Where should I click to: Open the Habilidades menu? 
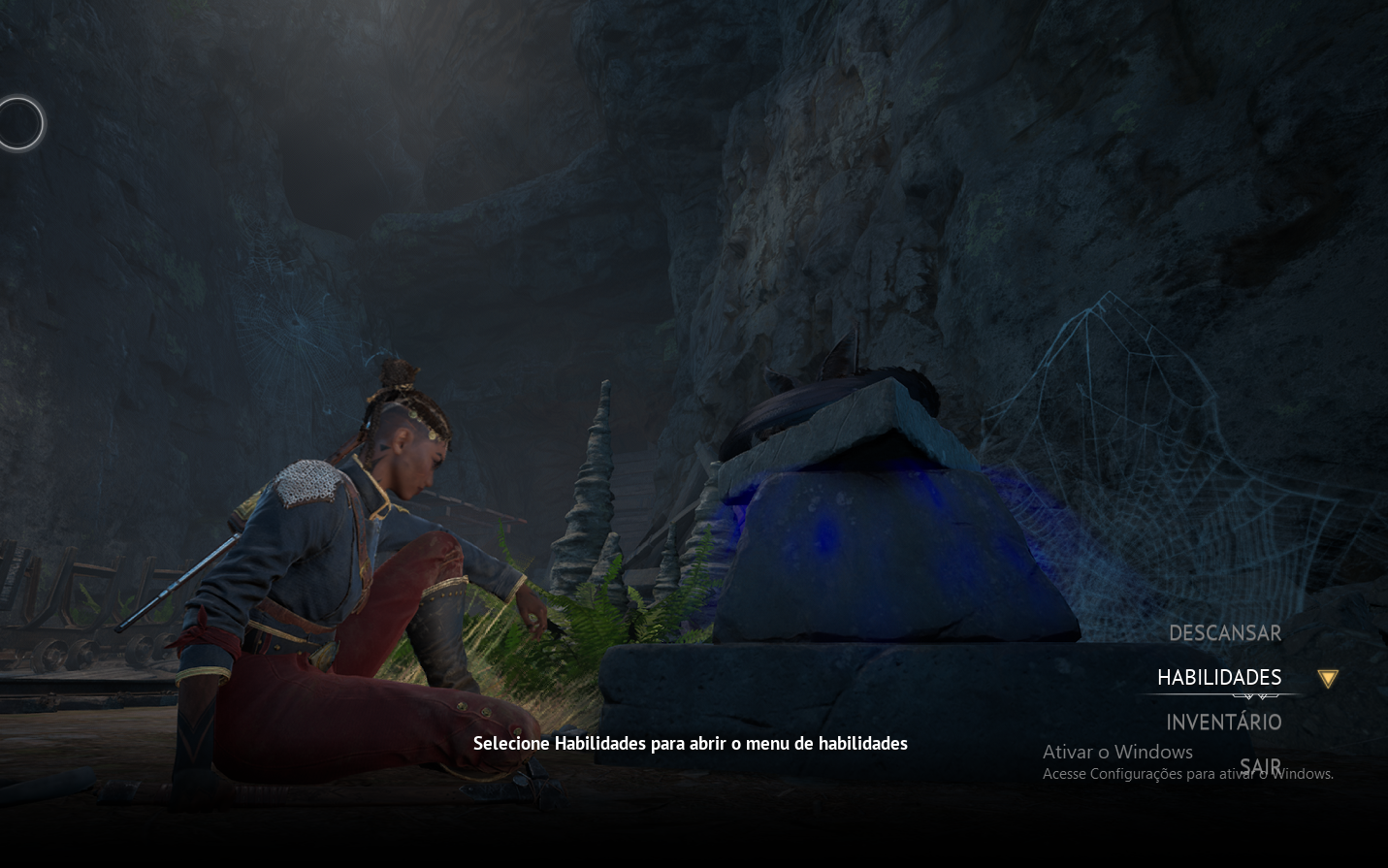tap(1219, 678)
